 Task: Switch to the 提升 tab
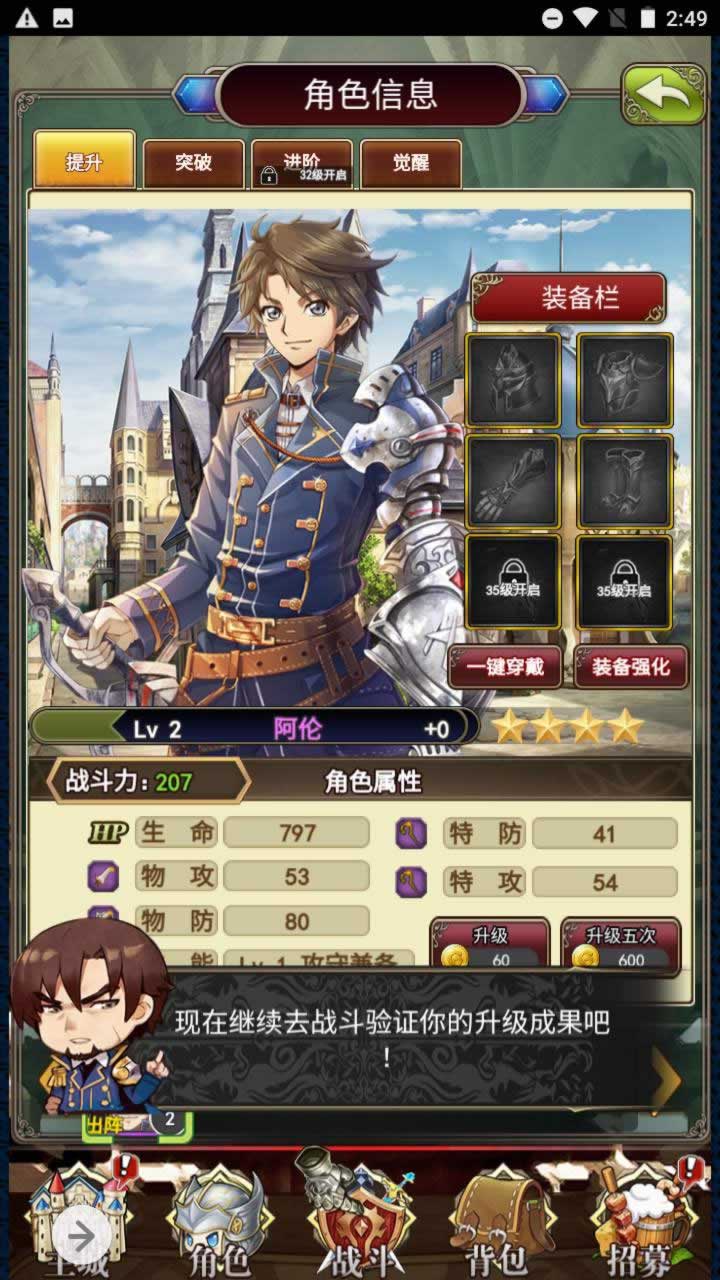(x=84, y=160)
